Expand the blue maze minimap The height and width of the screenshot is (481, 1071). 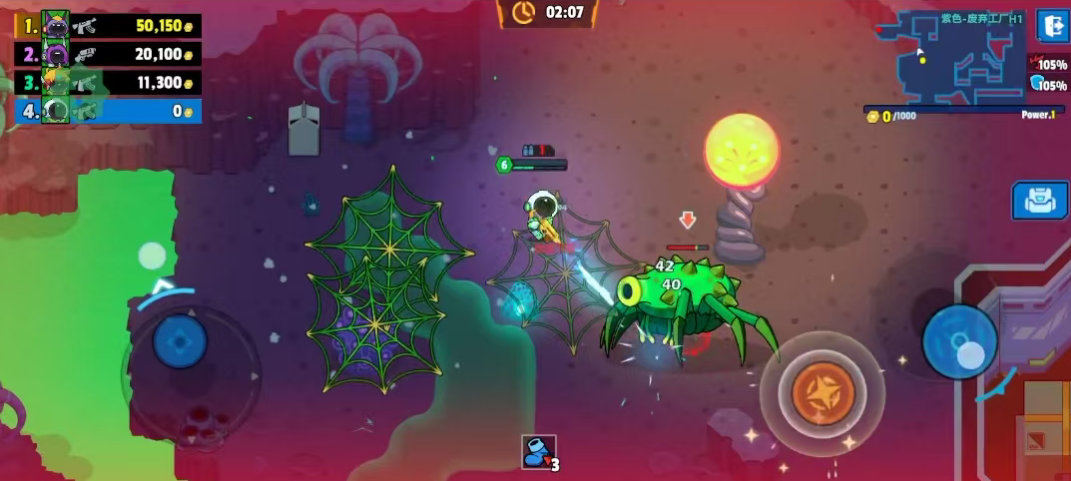(960, 58)
